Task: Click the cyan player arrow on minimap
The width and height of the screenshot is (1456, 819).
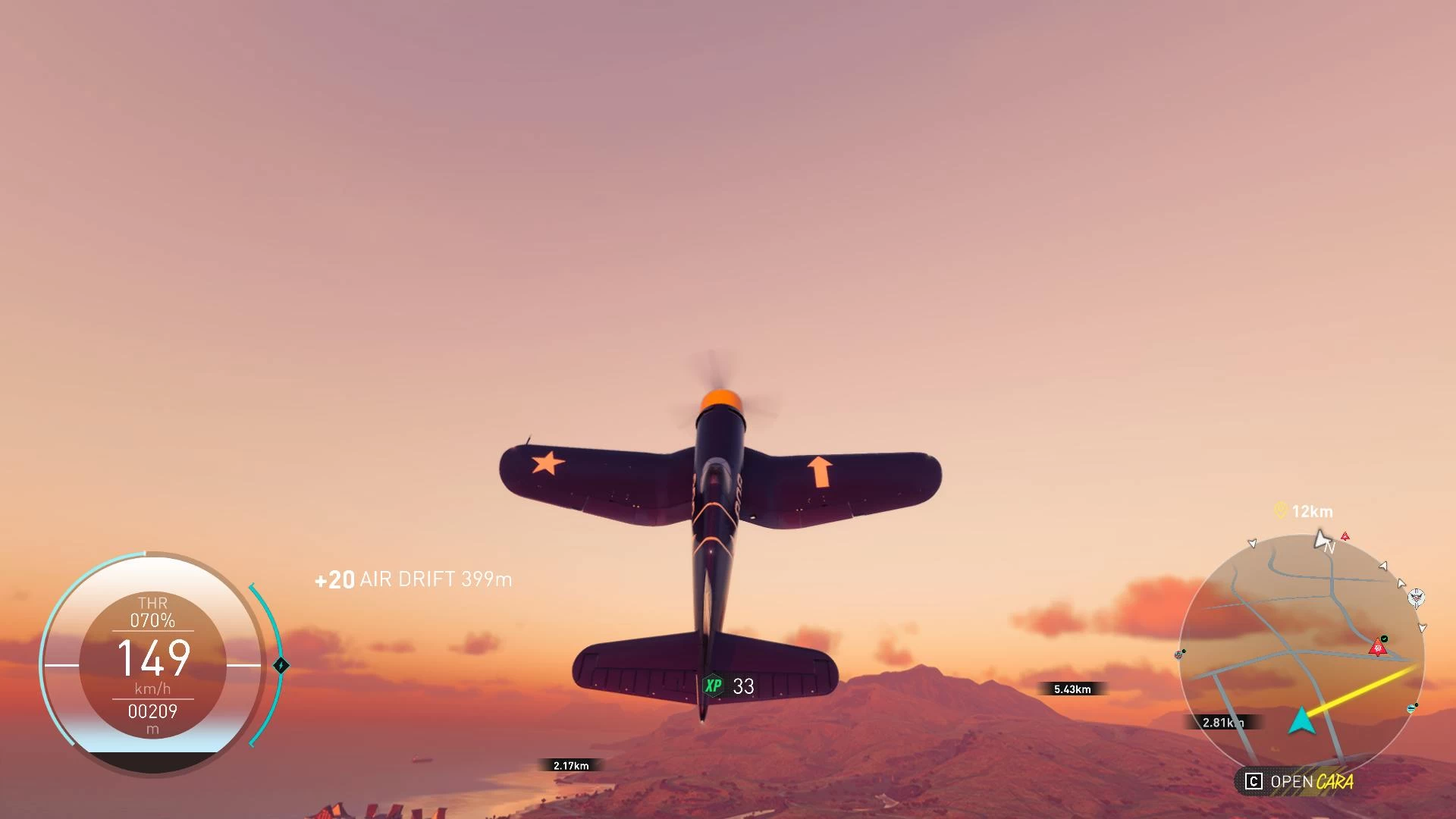Action: [x=1301, y=721]
